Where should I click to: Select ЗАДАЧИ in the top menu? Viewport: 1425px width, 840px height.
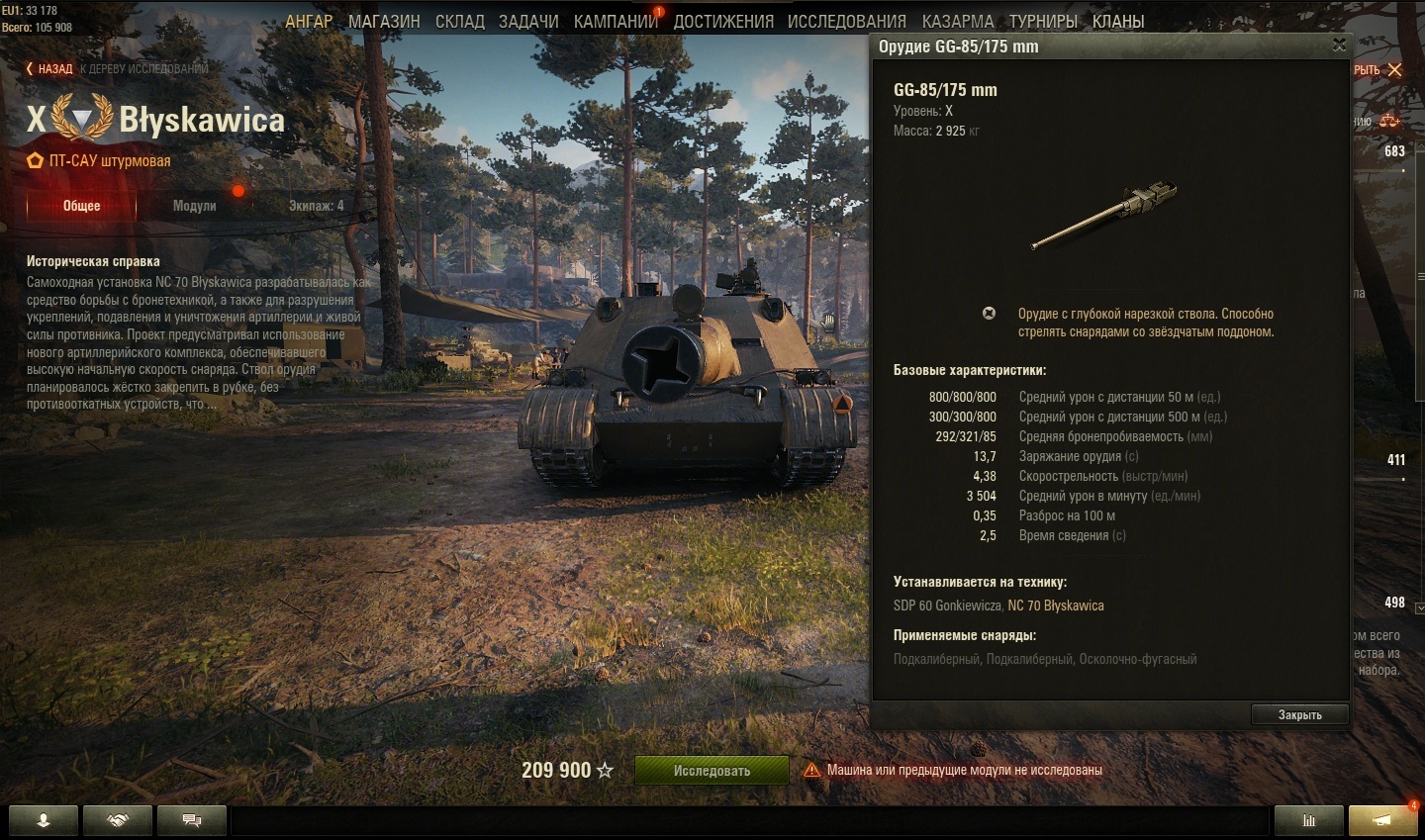click(x=528, y=21)
